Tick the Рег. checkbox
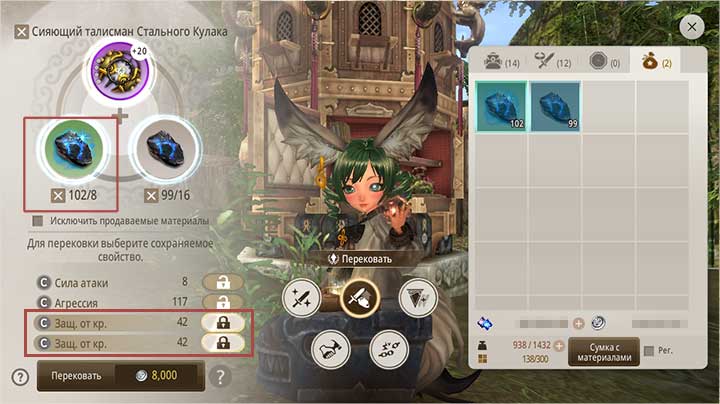 651,351
